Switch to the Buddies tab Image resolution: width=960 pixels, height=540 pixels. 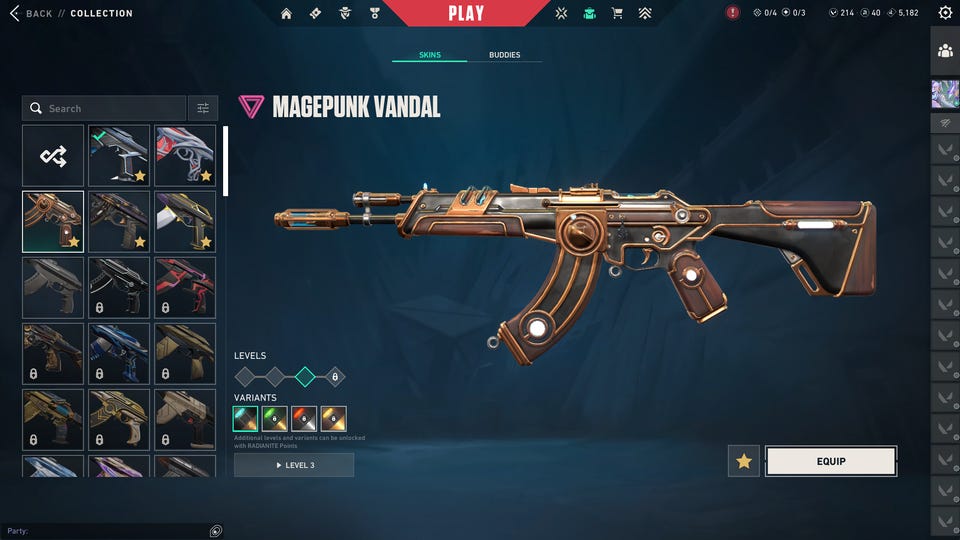click(504, 55)
